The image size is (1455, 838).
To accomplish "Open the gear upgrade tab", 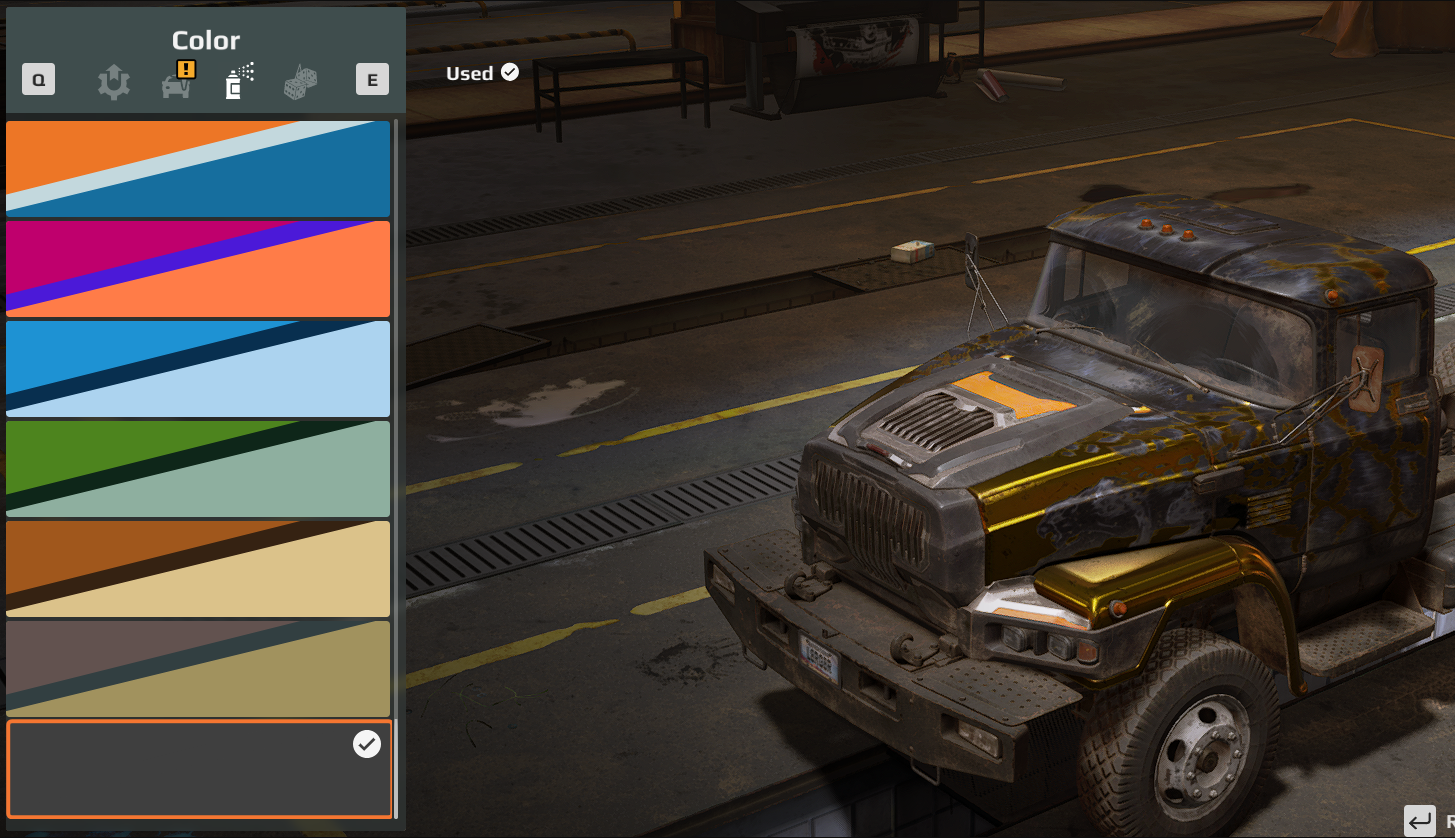I will point(114,82).
